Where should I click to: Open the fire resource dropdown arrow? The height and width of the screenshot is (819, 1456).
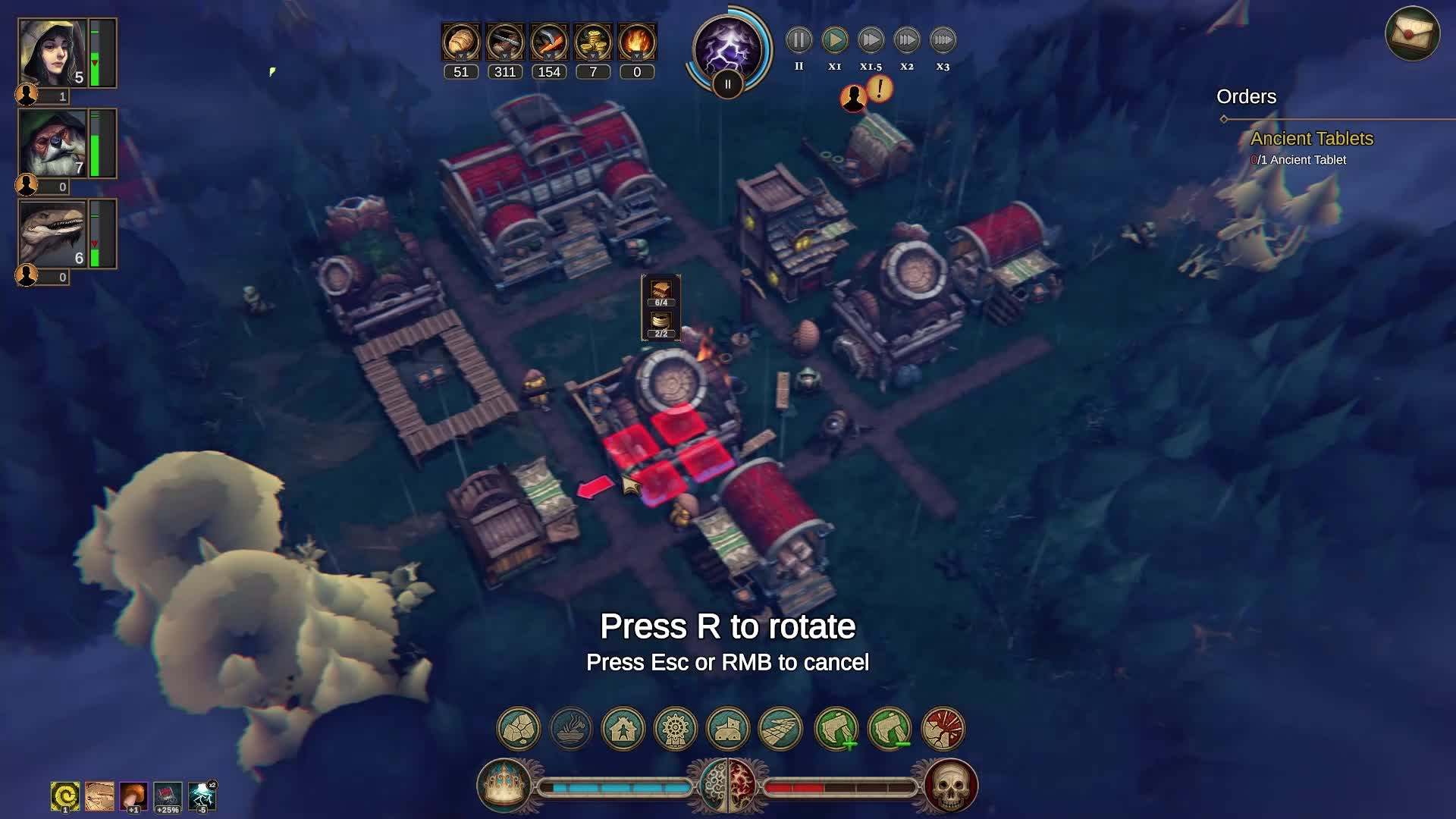(636, 56)
